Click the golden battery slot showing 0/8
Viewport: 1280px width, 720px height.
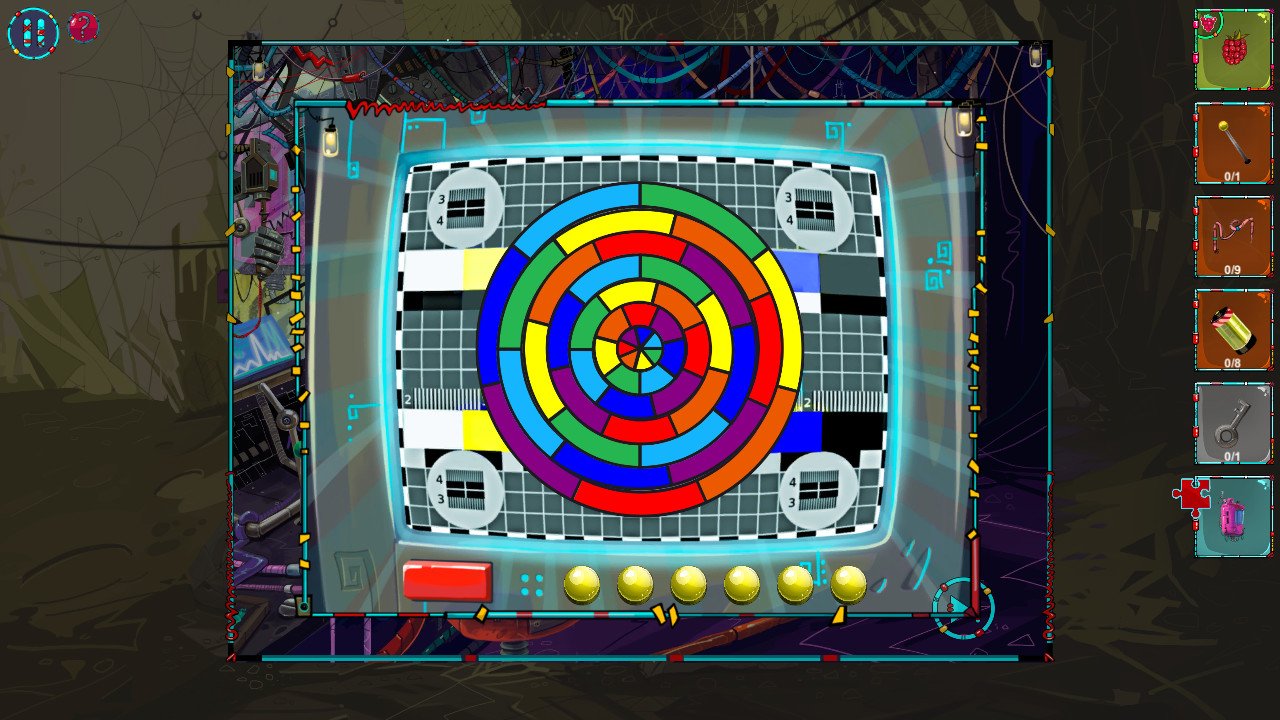1232,330
